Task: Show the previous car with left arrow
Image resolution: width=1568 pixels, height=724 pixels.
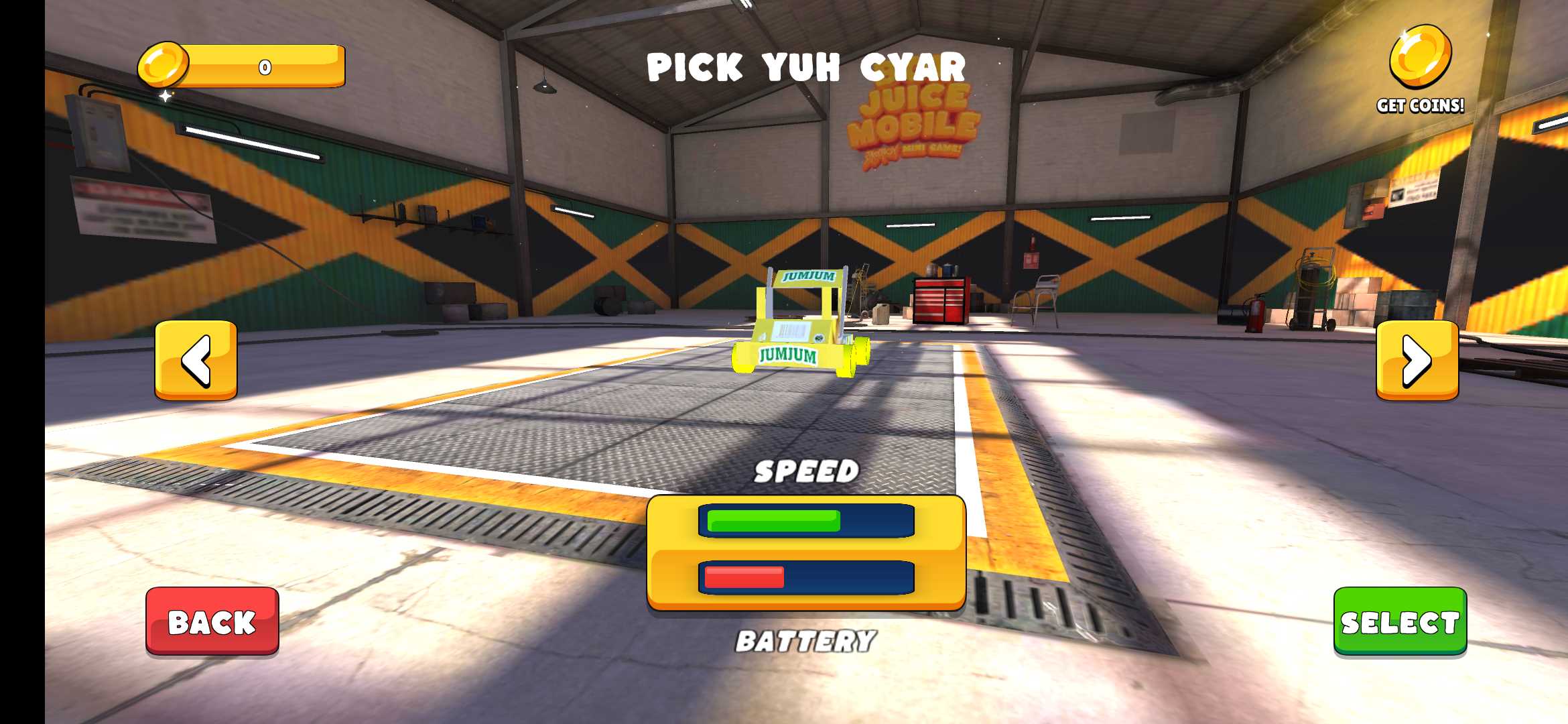Action: click(196, 360)
